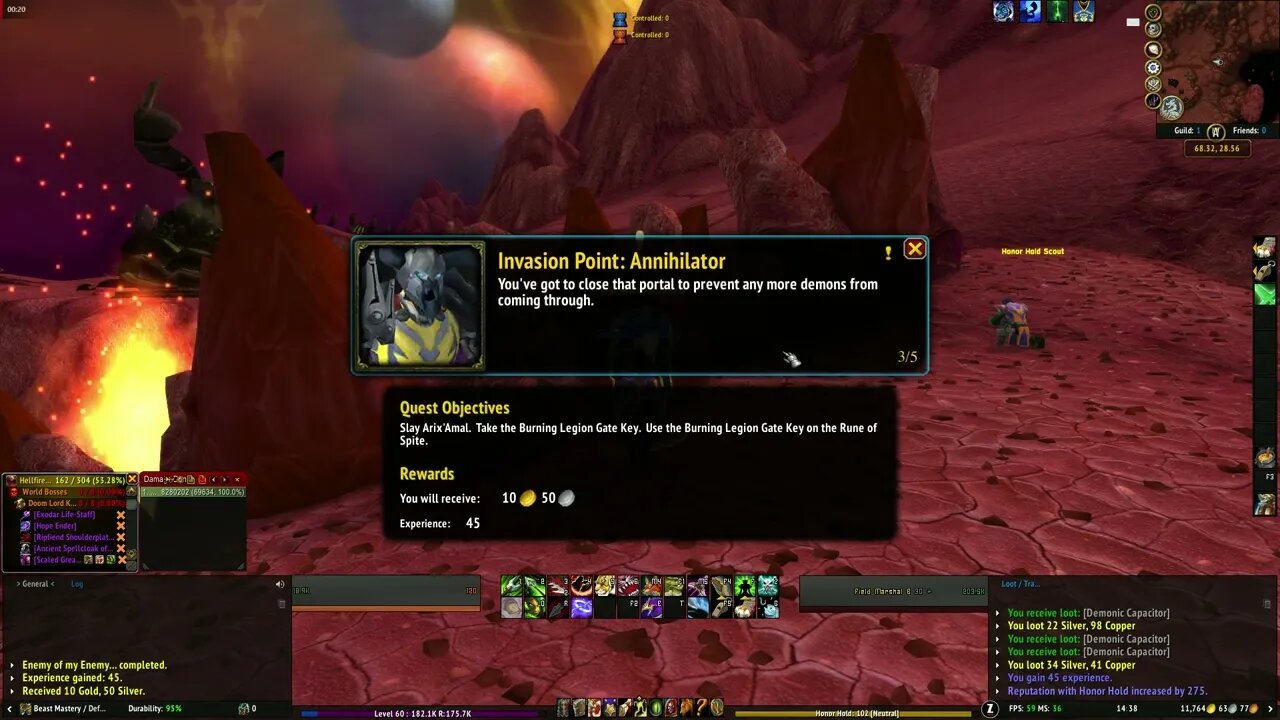1280x720 pixels.
Task: Open the minimap settings gear icon
Action: [1152, 68]
